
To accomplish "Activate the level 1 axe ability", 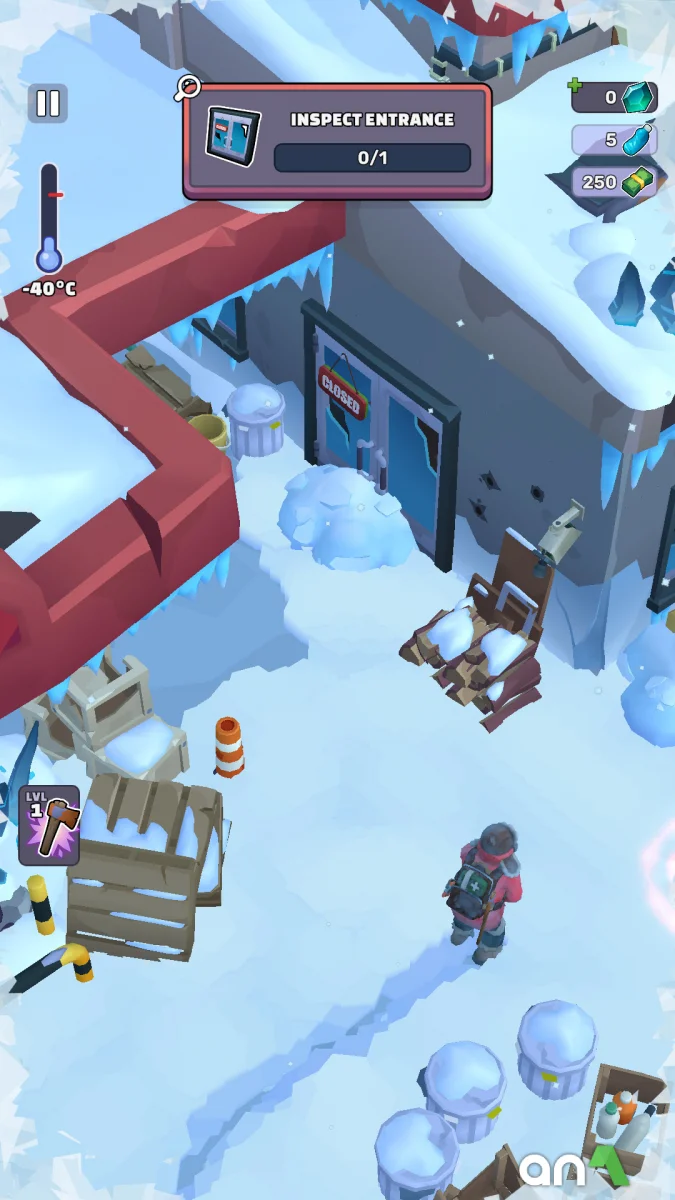I will [x=49, y=825].
